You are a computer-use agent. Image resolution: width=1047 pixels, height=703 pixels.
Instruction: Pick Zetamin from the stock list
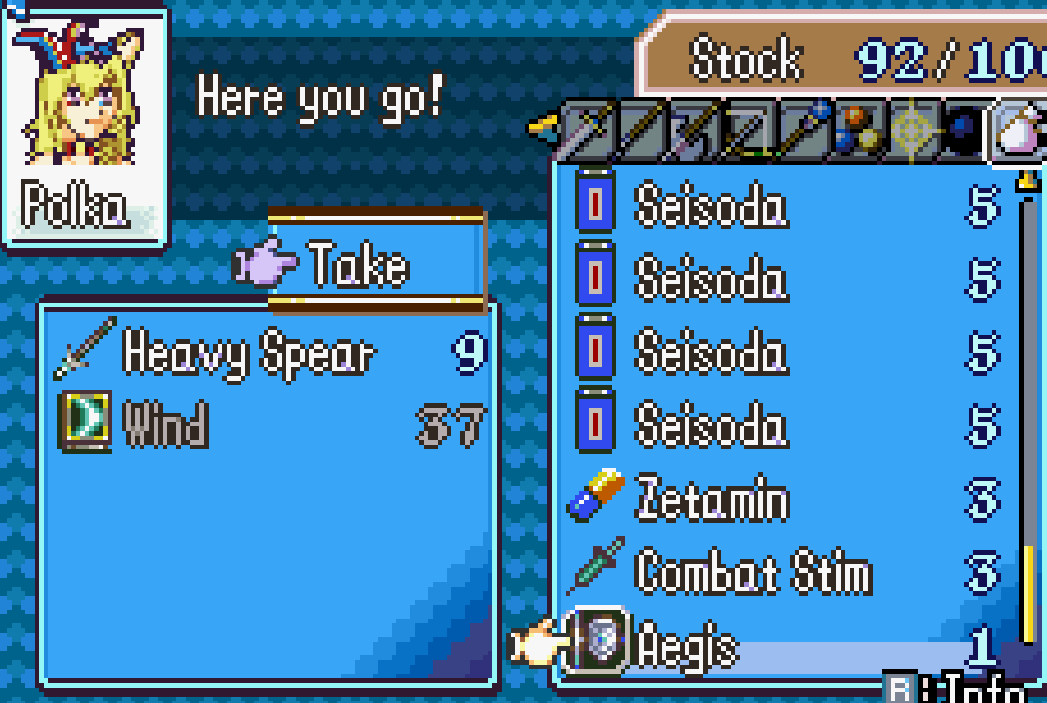(x=711, y=500)
